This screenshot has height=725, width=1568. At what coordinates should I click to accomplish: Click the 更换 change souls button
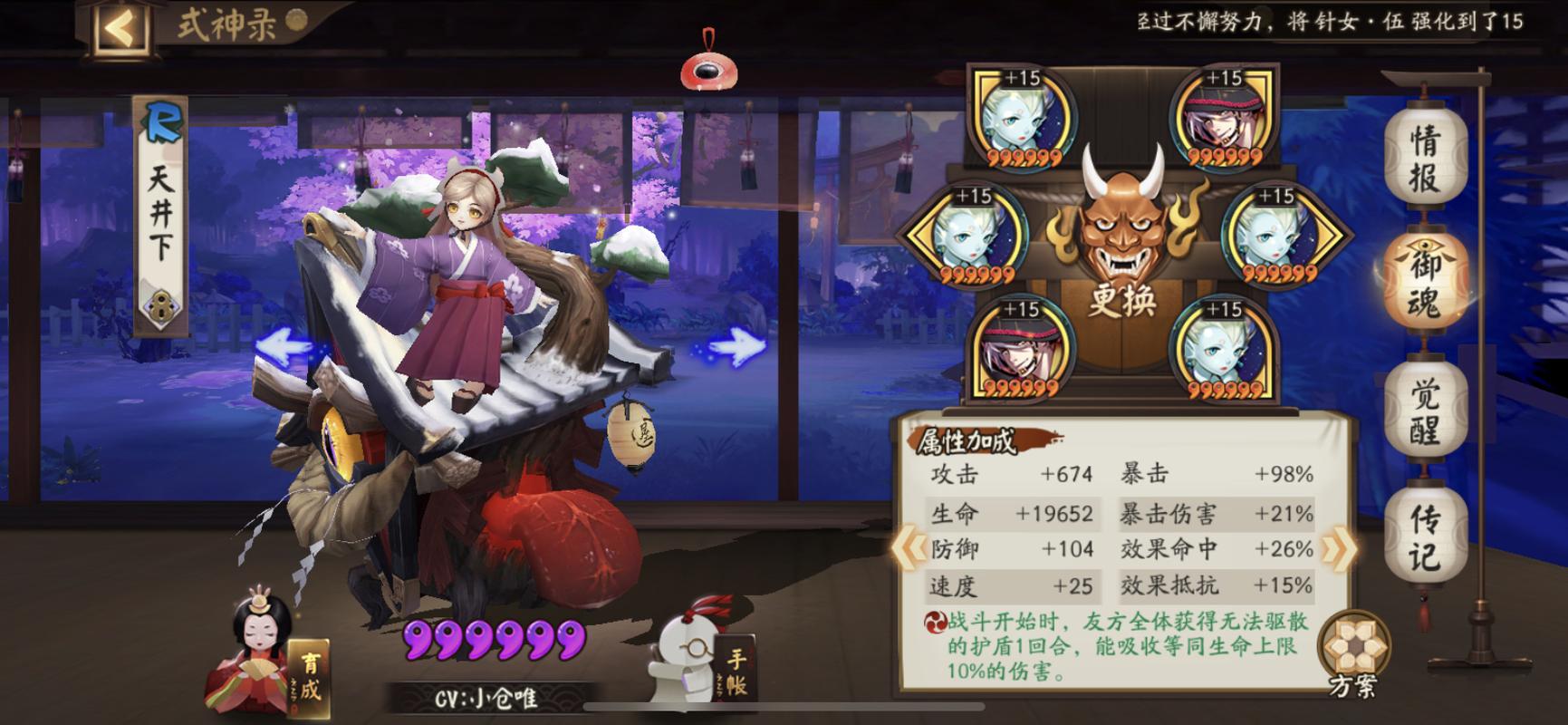coord(1122,299)
